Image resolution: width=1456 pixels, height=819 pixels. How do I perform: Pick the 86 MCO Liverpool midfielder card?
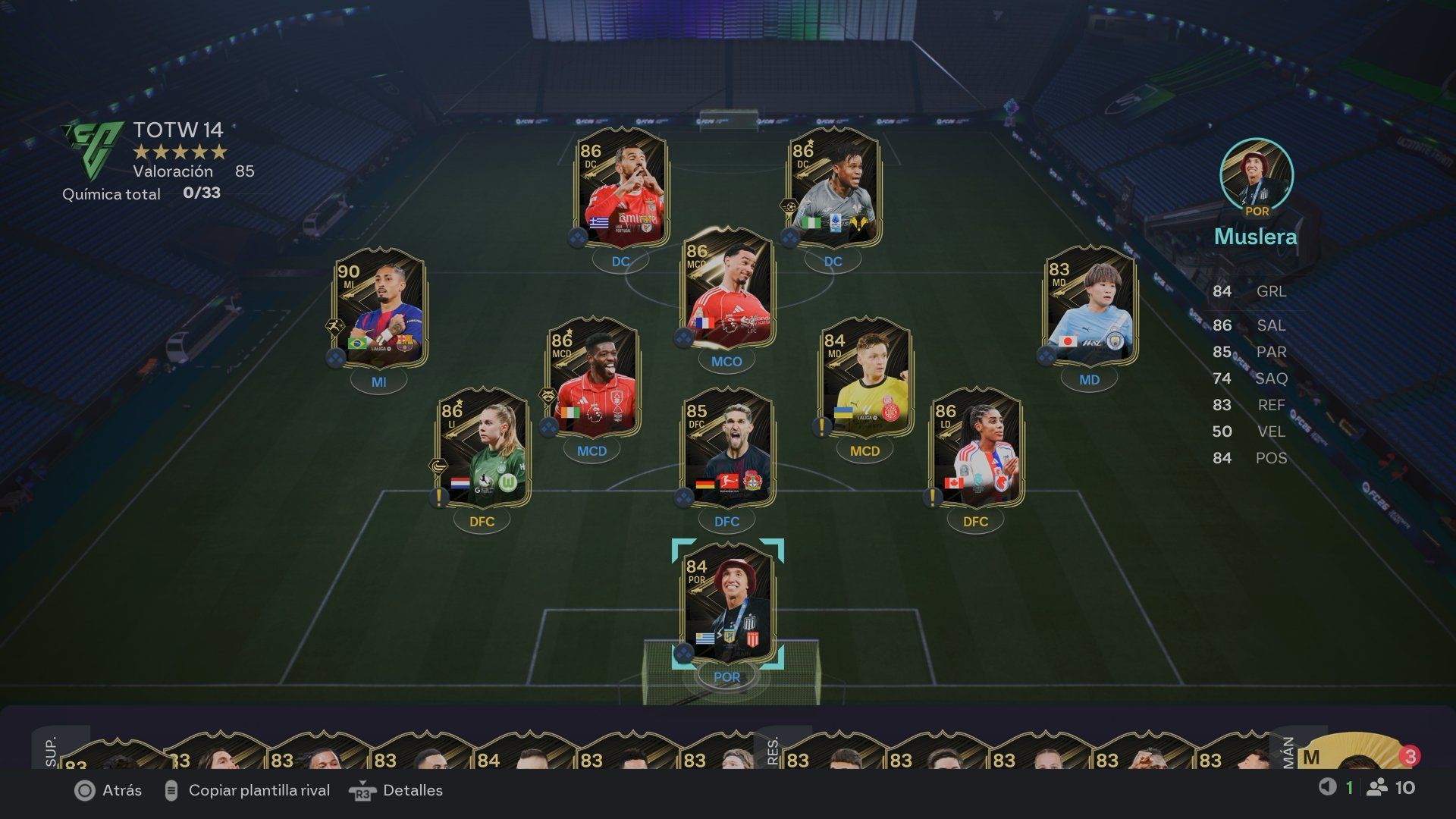(x=726, y=288)
